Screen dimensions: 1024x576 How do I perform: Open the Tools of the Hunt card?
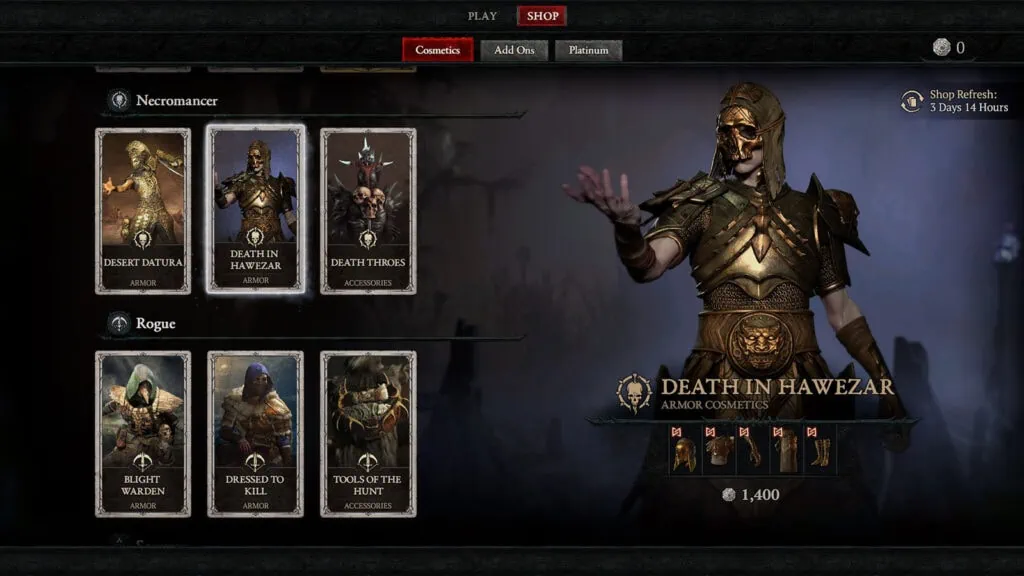click(x=368, y=433)
